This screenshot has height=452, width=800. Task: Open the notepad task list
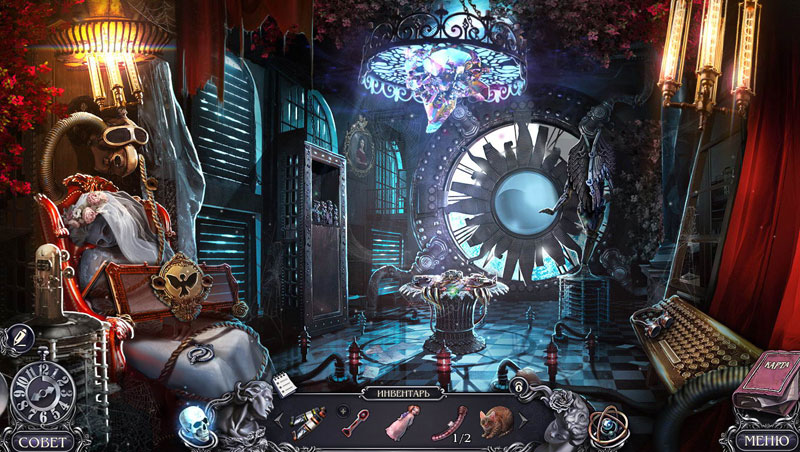click(x=284, y=384)
